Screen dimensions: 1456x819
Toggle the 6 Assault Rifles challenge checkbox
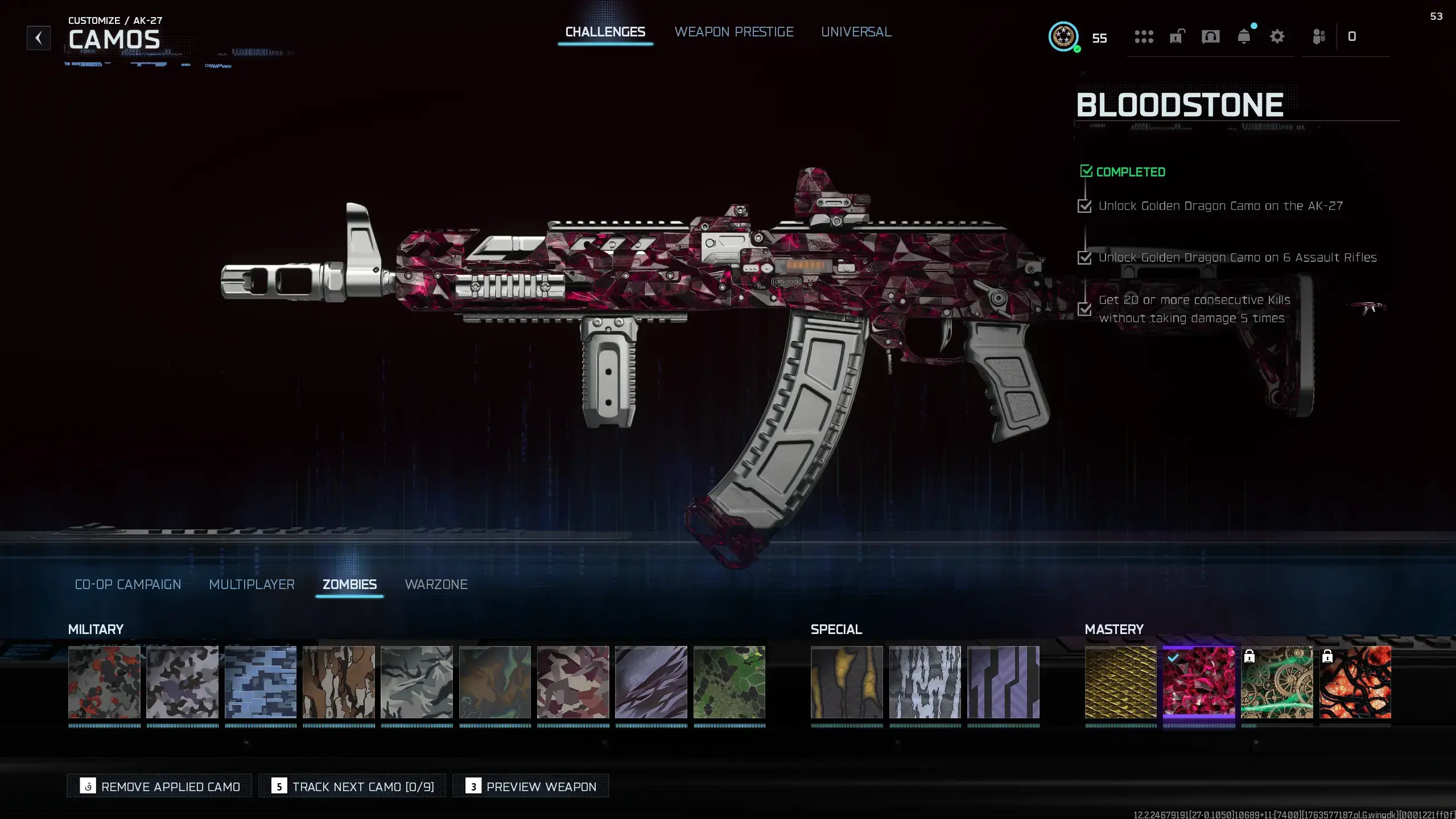(x=1086, y=257)
